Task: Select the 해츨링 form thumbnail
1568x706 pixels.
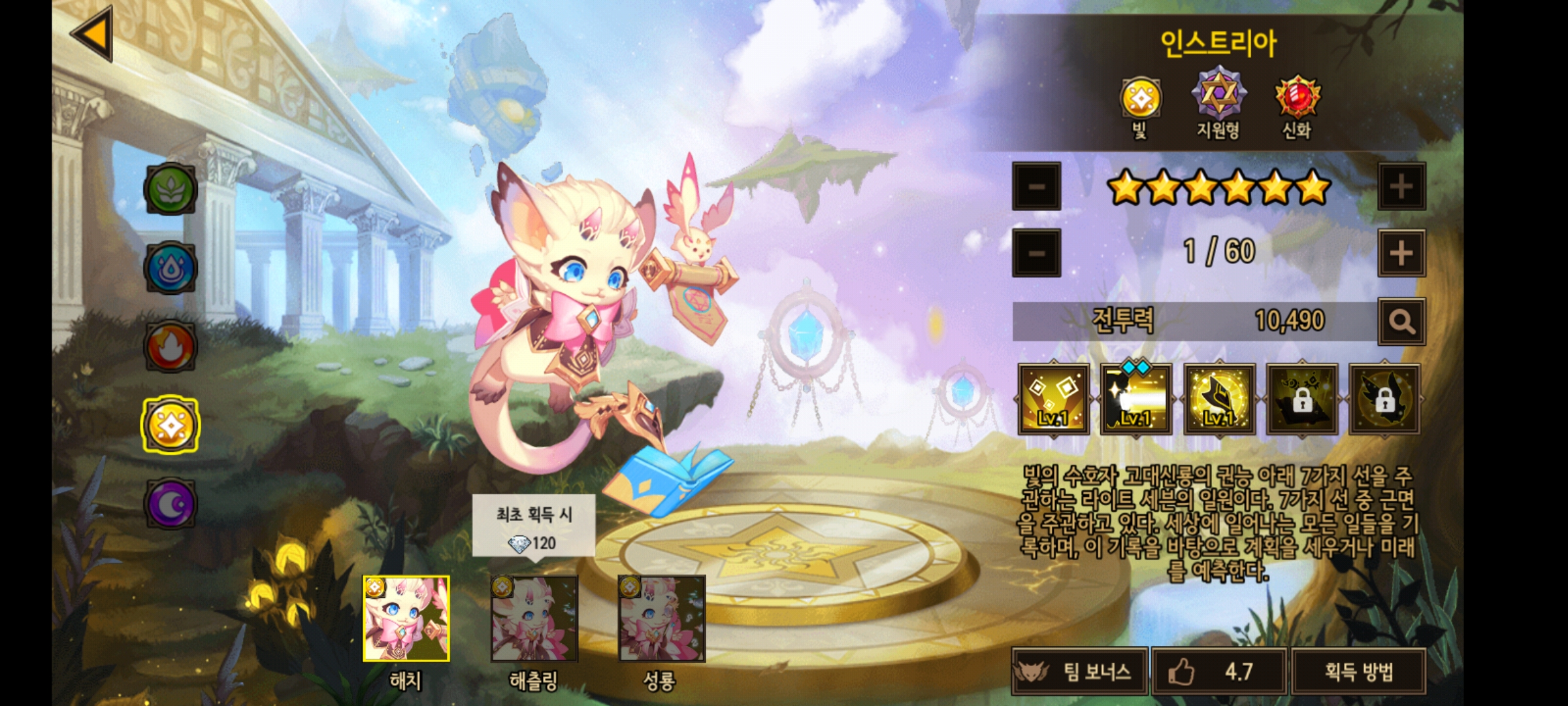Action: [x=534, y=618]
